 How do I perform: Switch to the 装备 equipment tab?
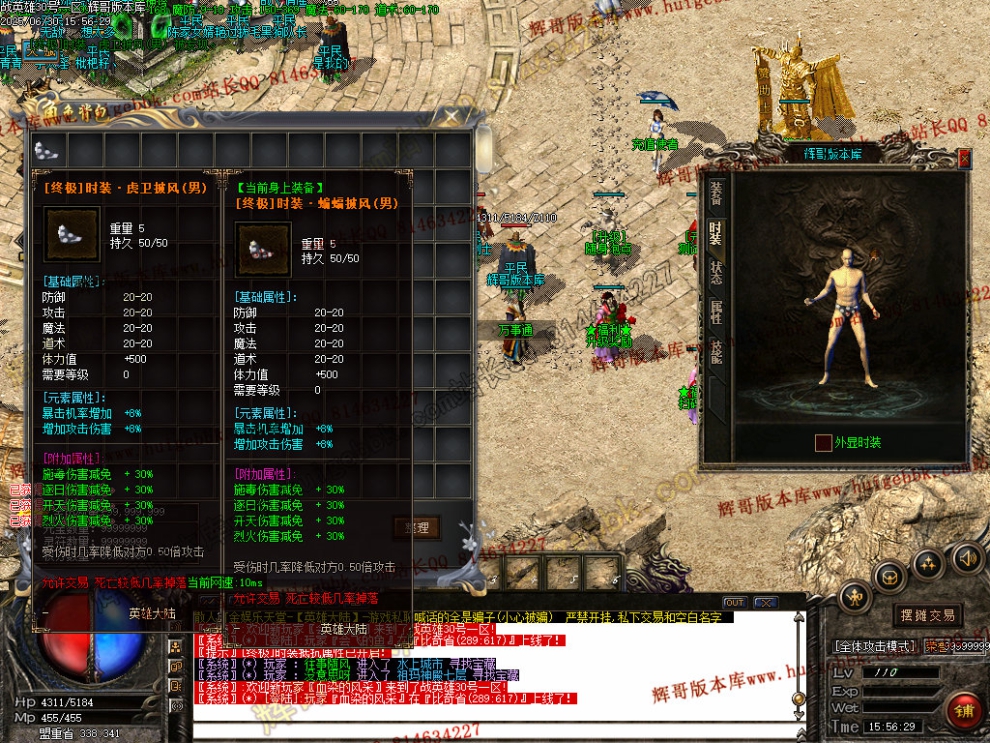(716, 194)
